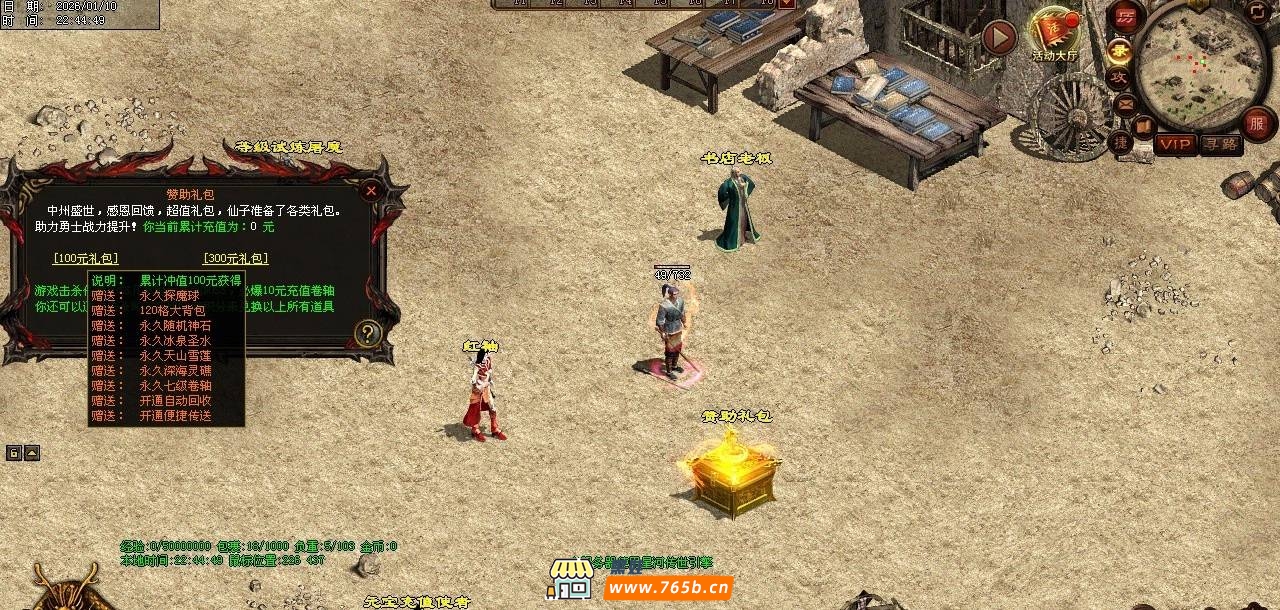Expand the hotkey bar dropdown arrow

(787, 4)
